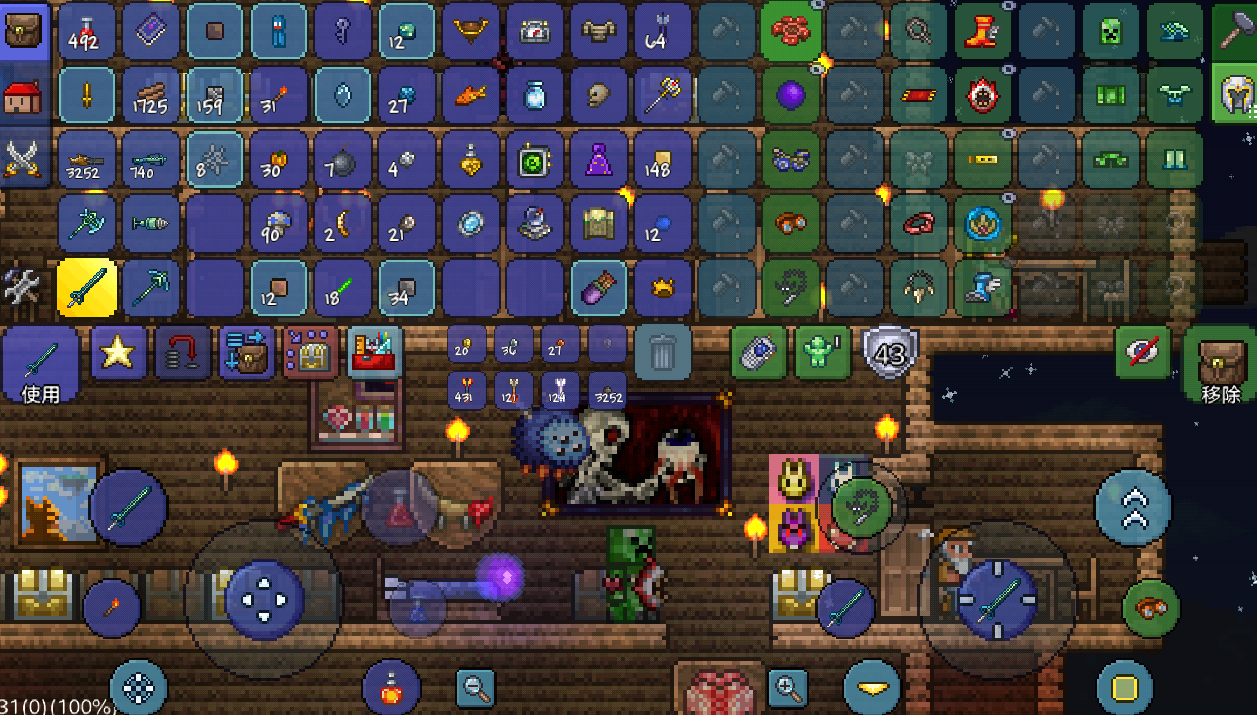Viewport: 1257px width, 715px height.
Task: Toggle the favorite star button
Action: pos(119,352)
